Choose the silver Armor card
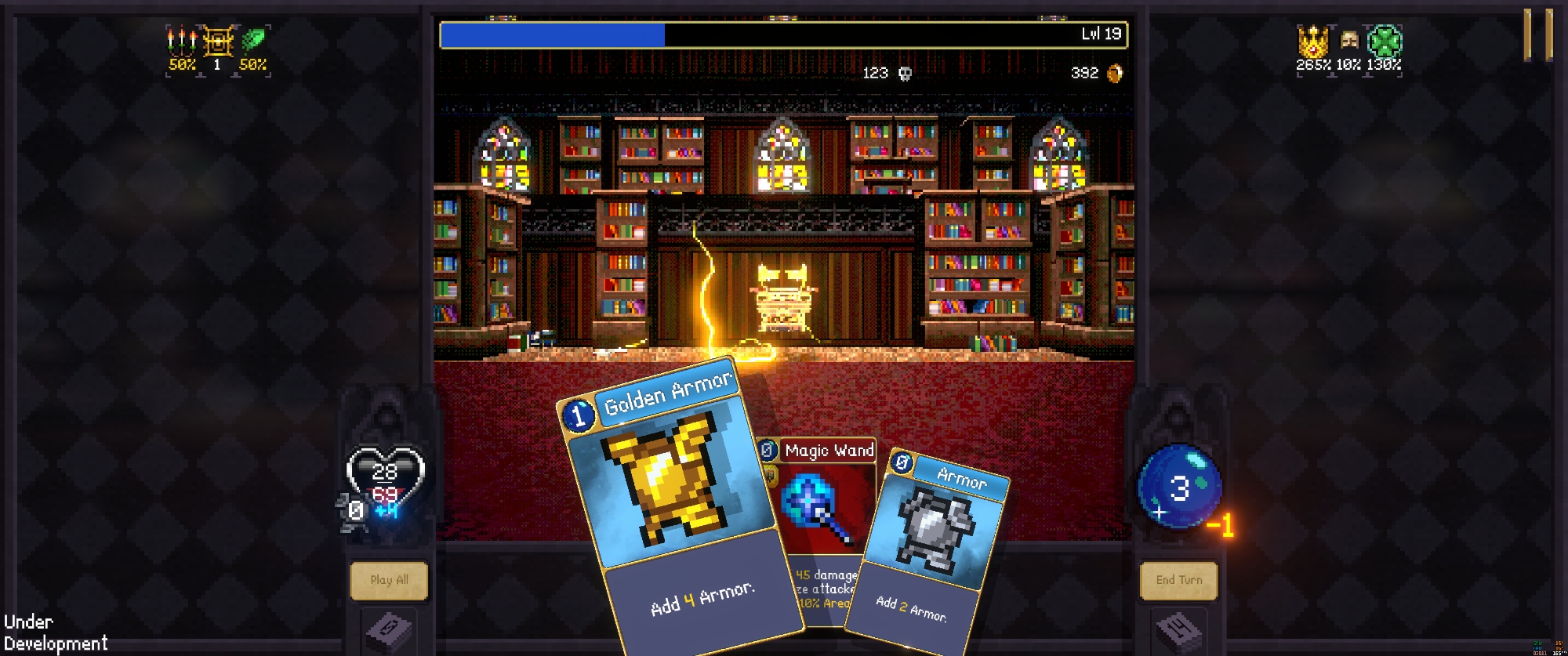 (933, 541)
